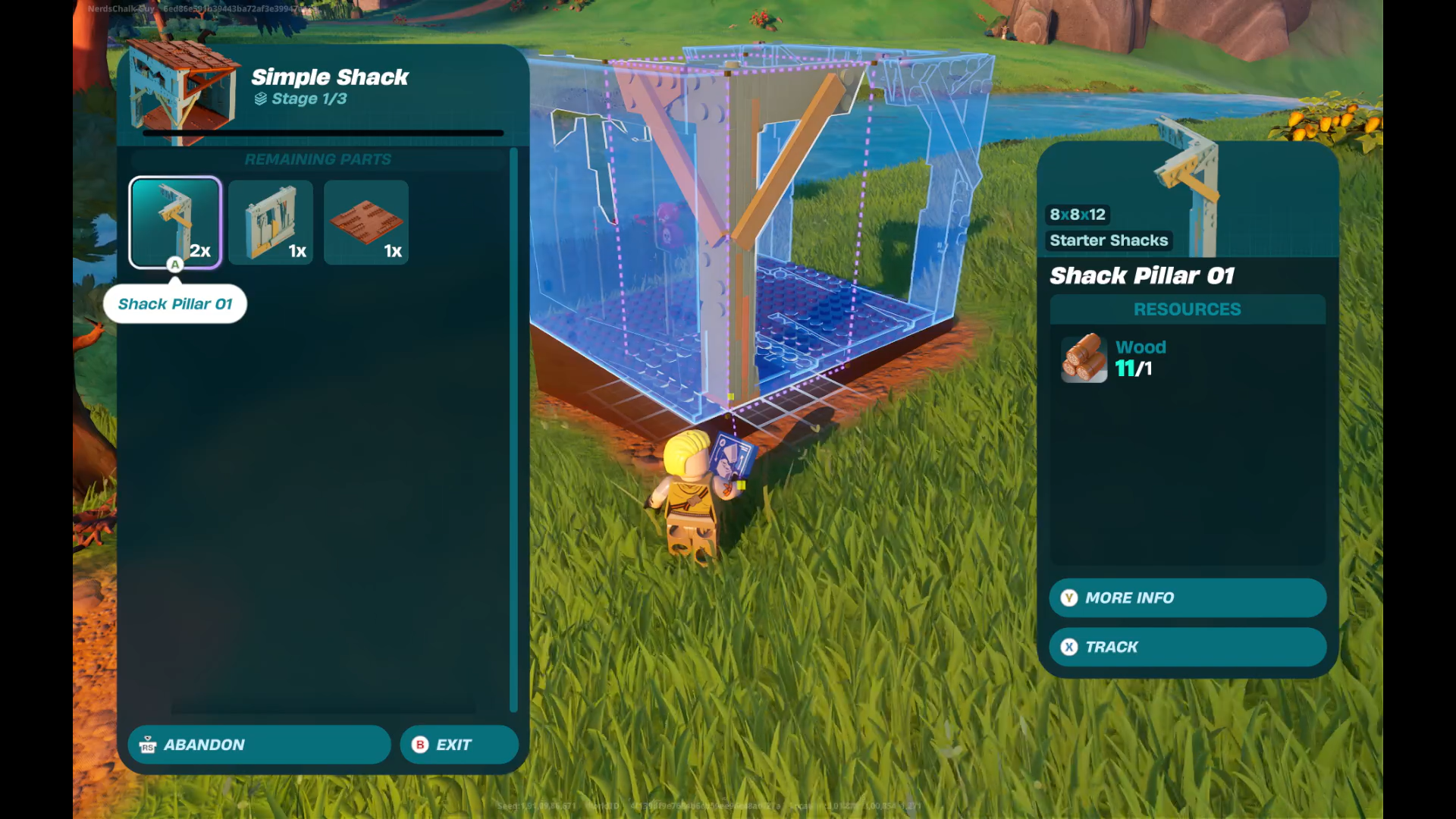The width and height of the screenshot is (1456, 819).
Task: Click the Wood resource entry
Action: coord(1113,358)
